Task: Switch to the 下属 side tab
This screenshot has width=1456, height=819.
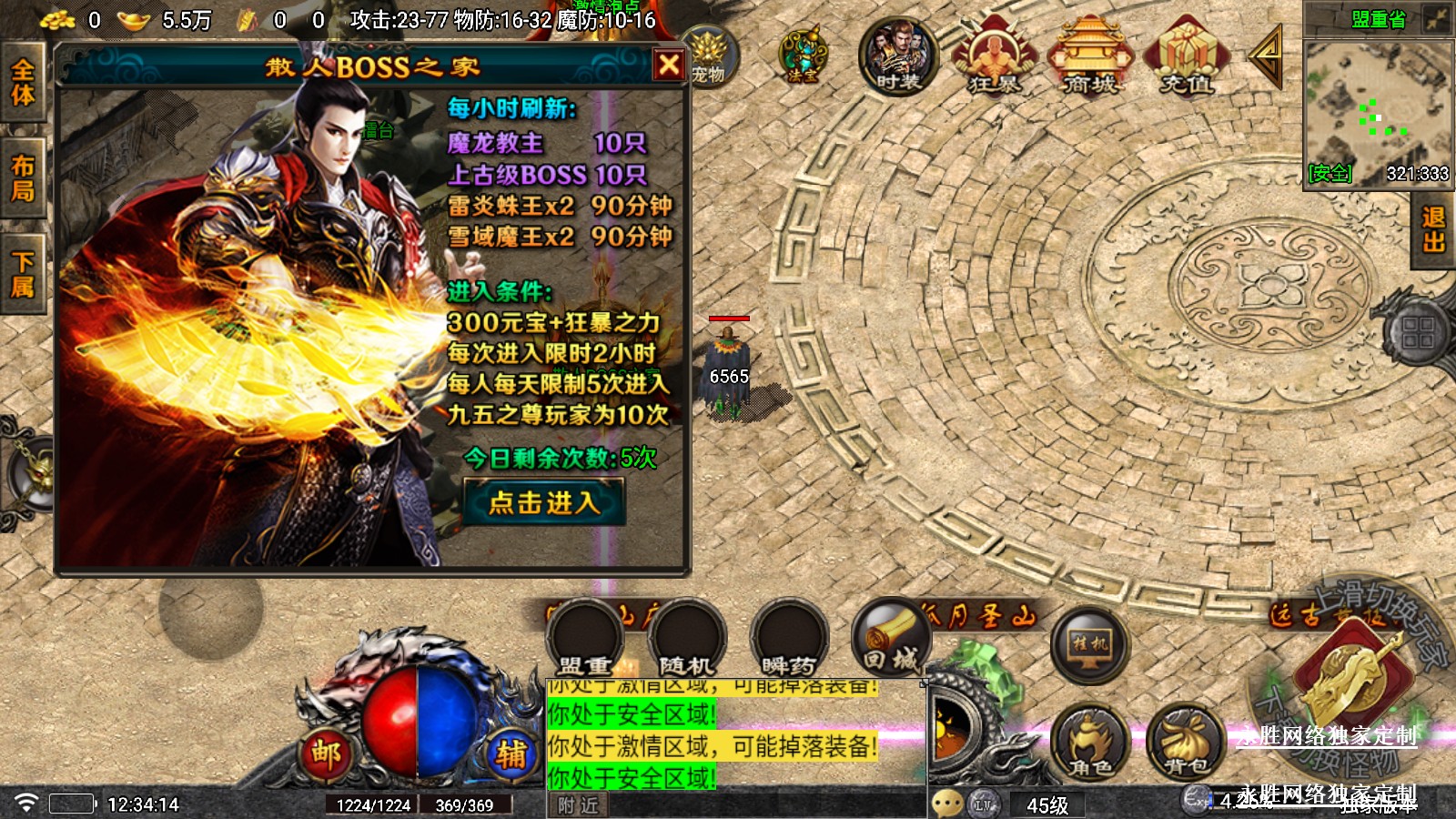Action: (x=23, y=275)
